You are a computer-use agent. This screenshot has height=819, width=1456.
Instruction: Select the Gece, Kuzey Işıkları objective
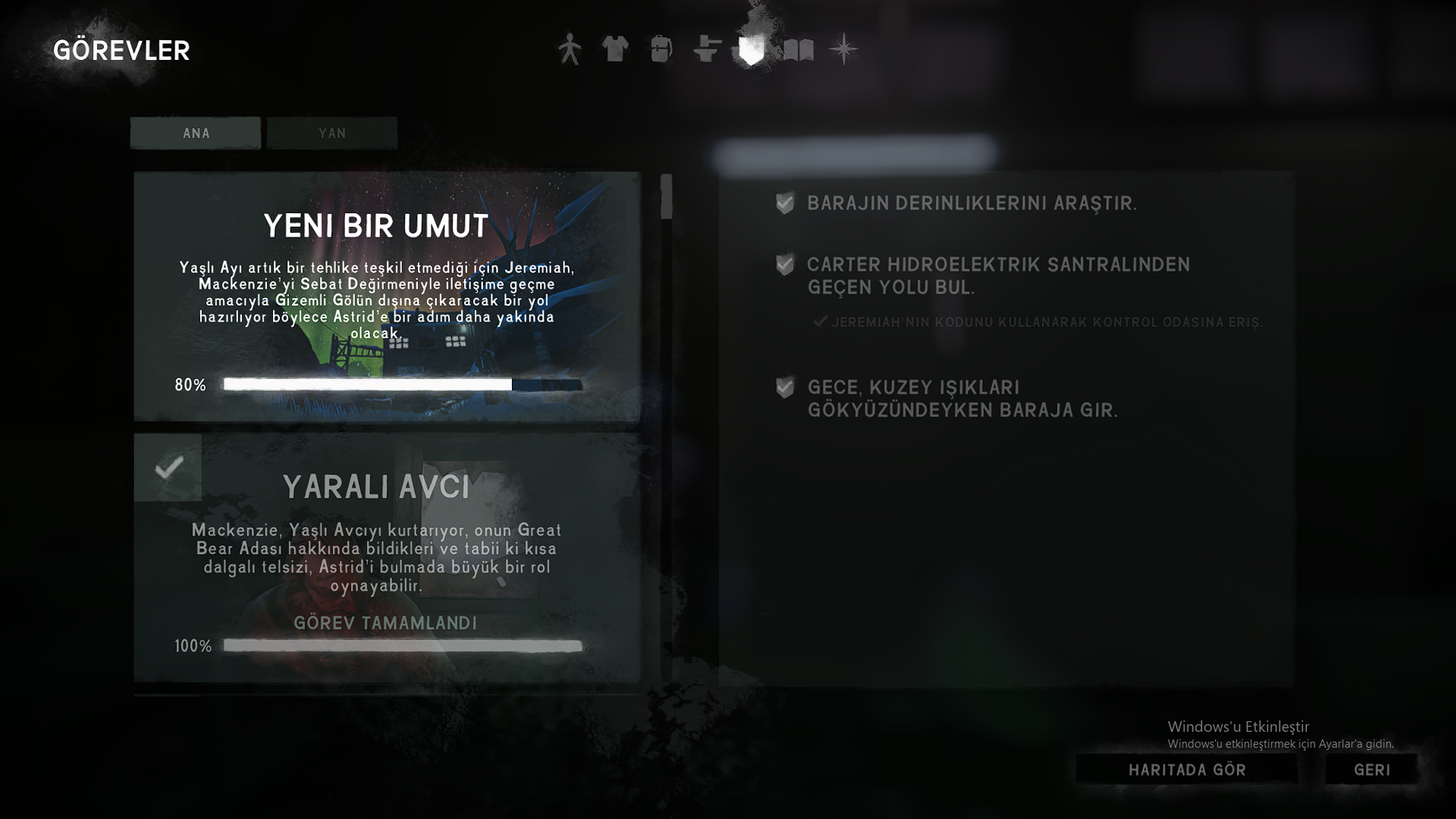click(962, 398)
